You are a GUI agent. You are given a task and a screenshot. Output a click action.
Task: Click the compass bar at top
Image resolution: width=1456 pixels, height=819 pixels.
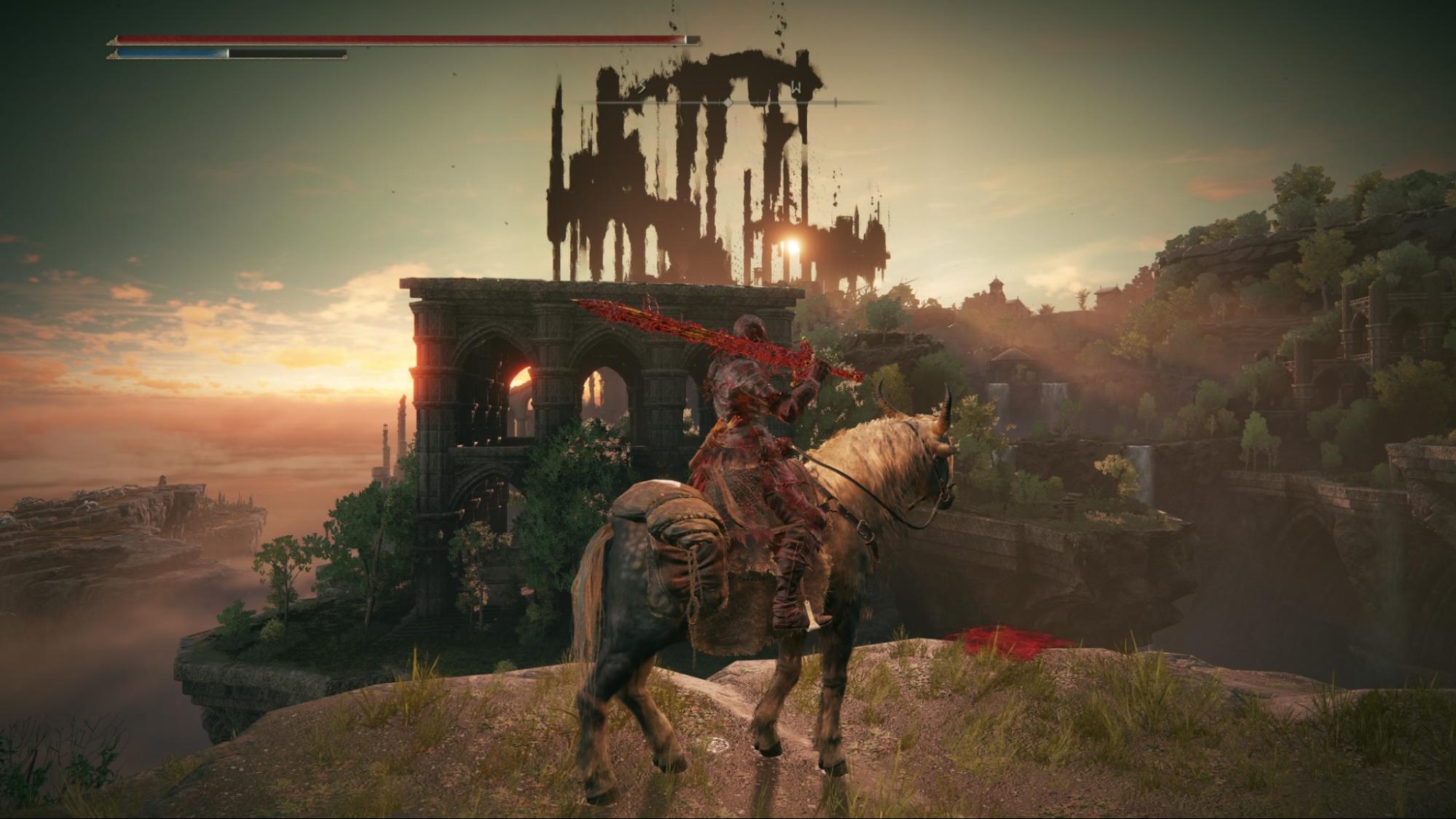pyautogui.click(x=728, y=102)
